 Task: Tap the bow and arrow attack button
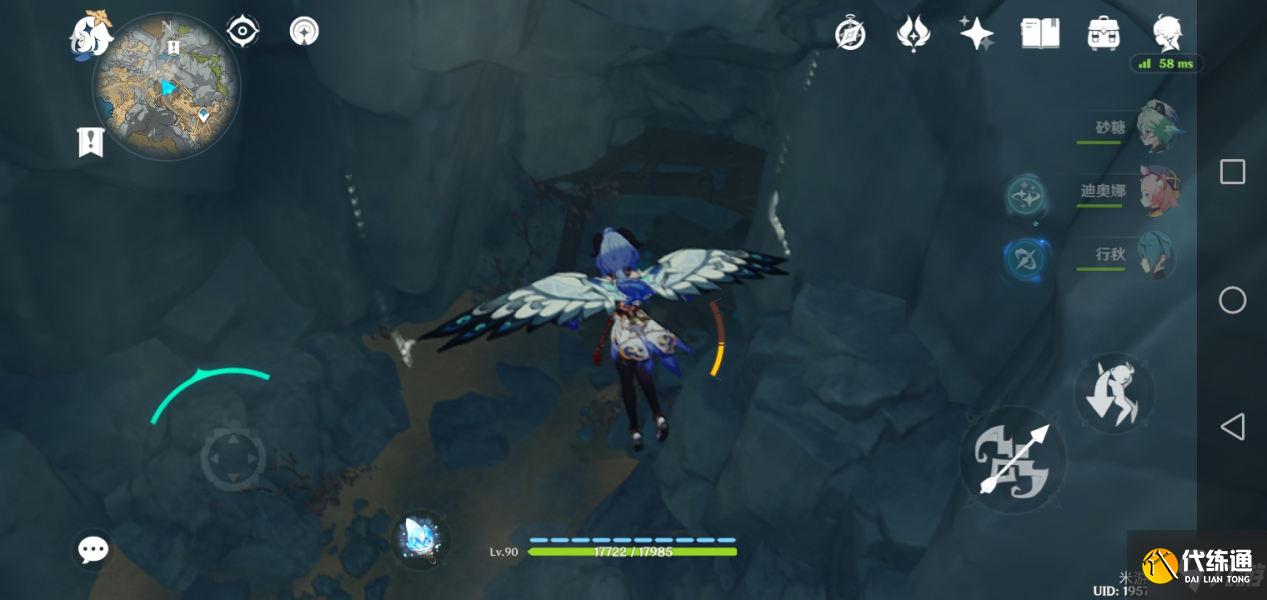coord(1013,459)
